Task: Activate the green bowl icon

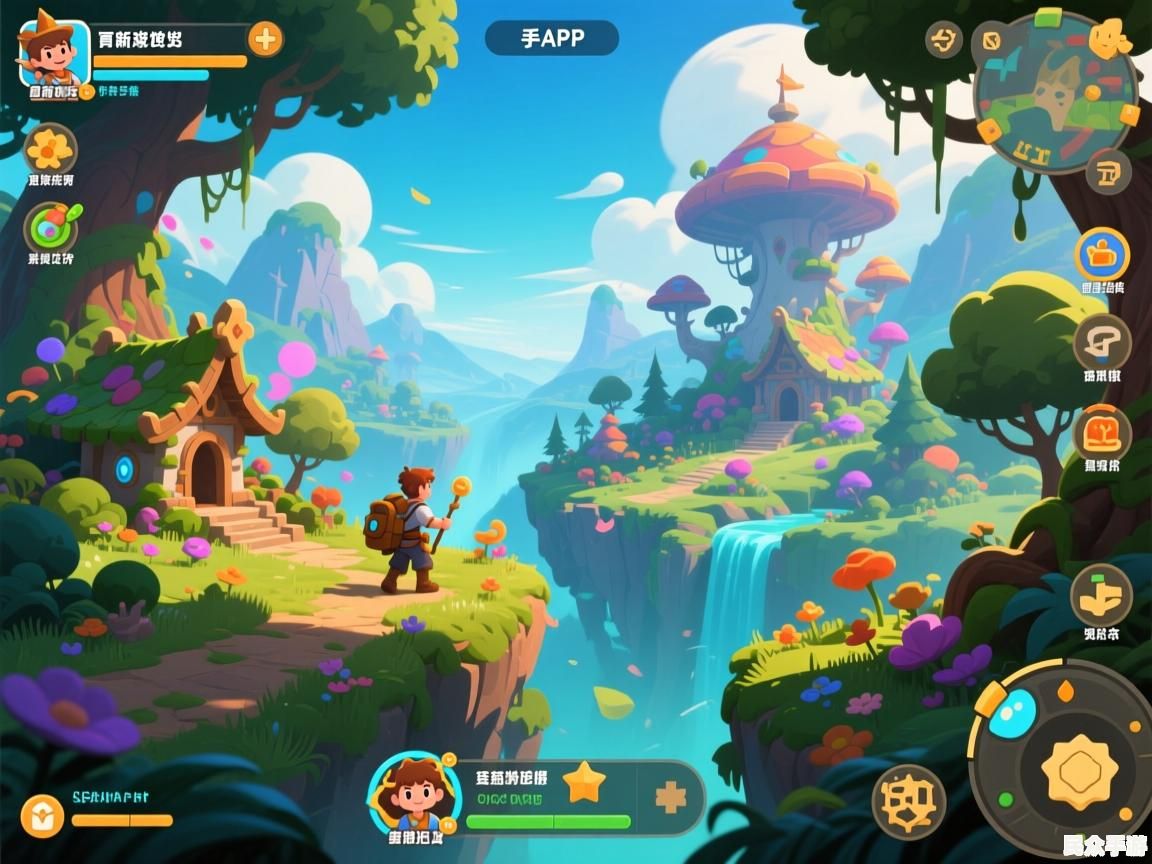Action: 50,227
